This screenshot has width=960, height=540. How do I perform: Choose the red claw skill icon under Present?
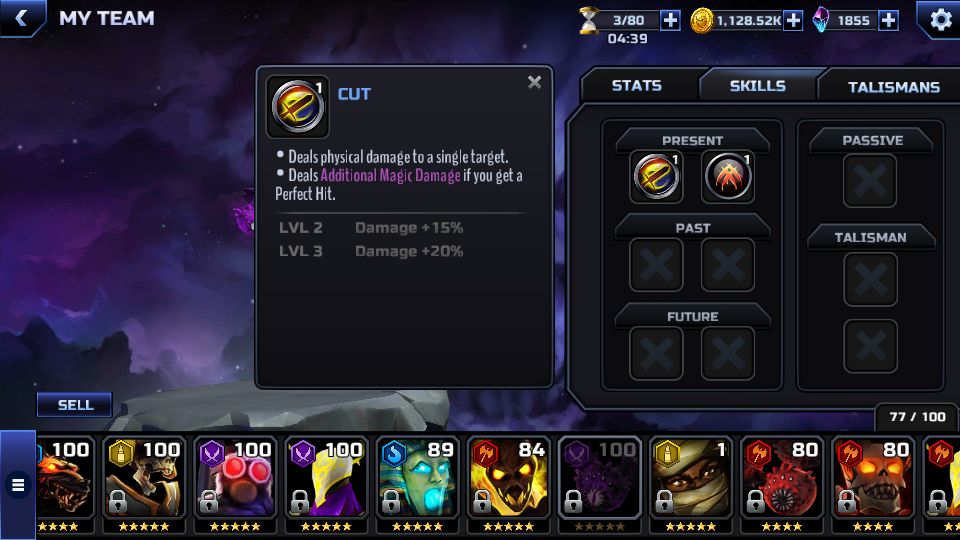pos(728,177)
